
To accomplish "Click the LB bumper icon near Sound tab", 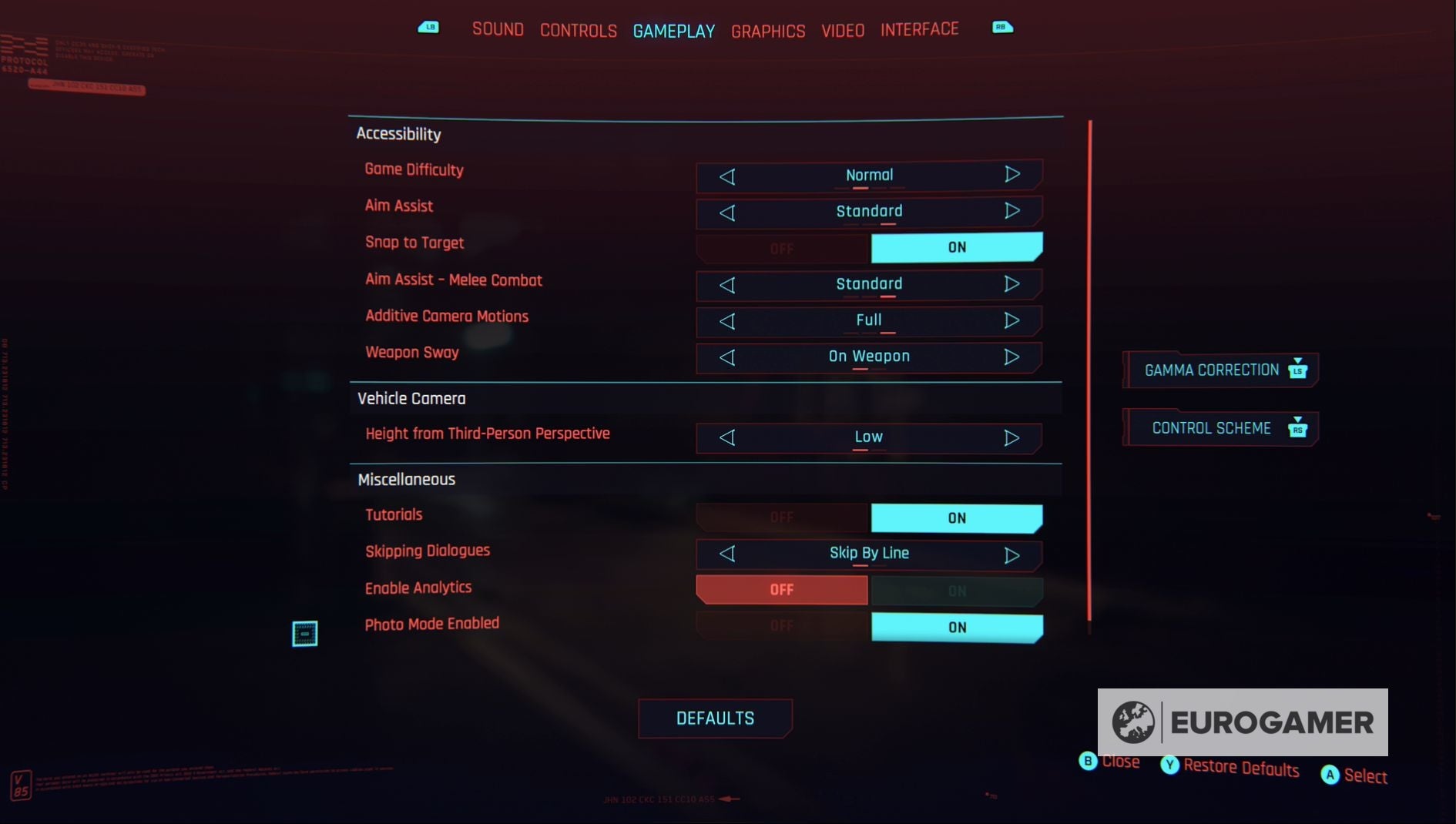I will pos(429,27).
